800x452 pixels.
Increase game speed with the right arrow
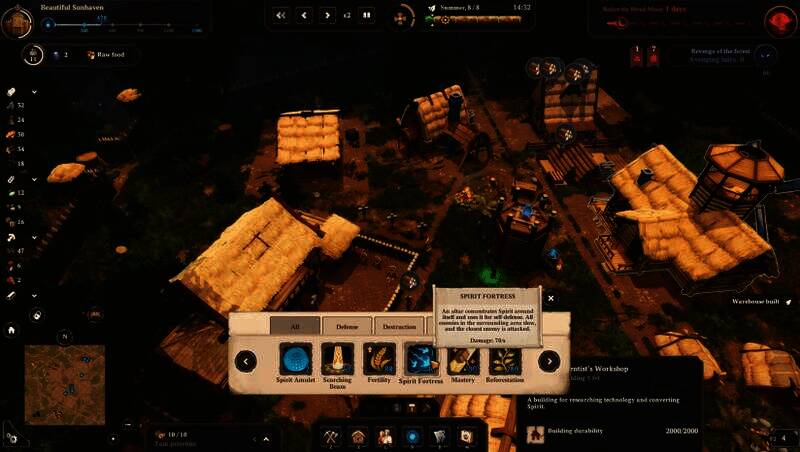[327, 15]
